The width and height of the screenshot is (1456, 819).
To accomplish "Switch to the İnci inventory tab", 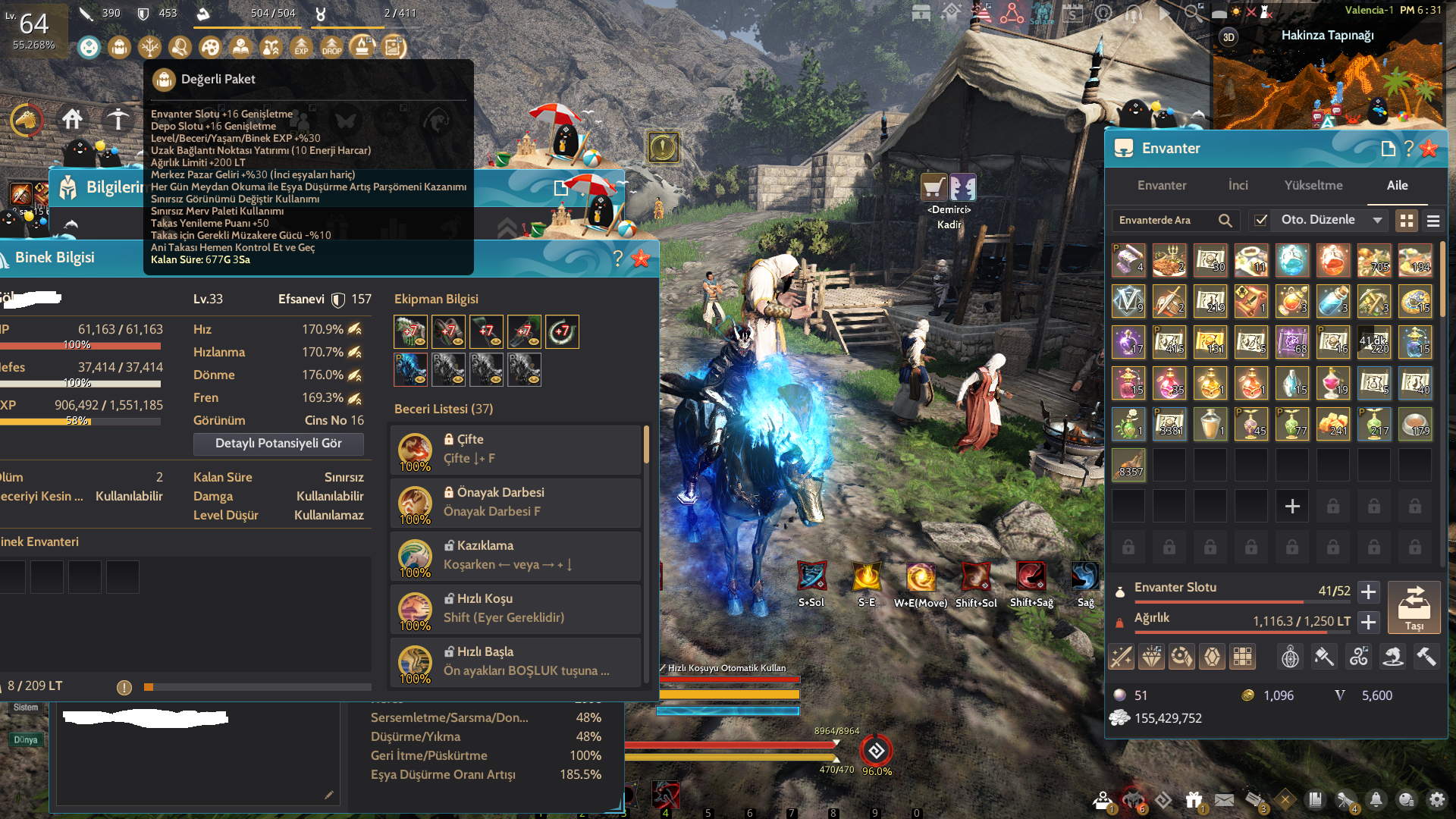I will pos(1238,186).
